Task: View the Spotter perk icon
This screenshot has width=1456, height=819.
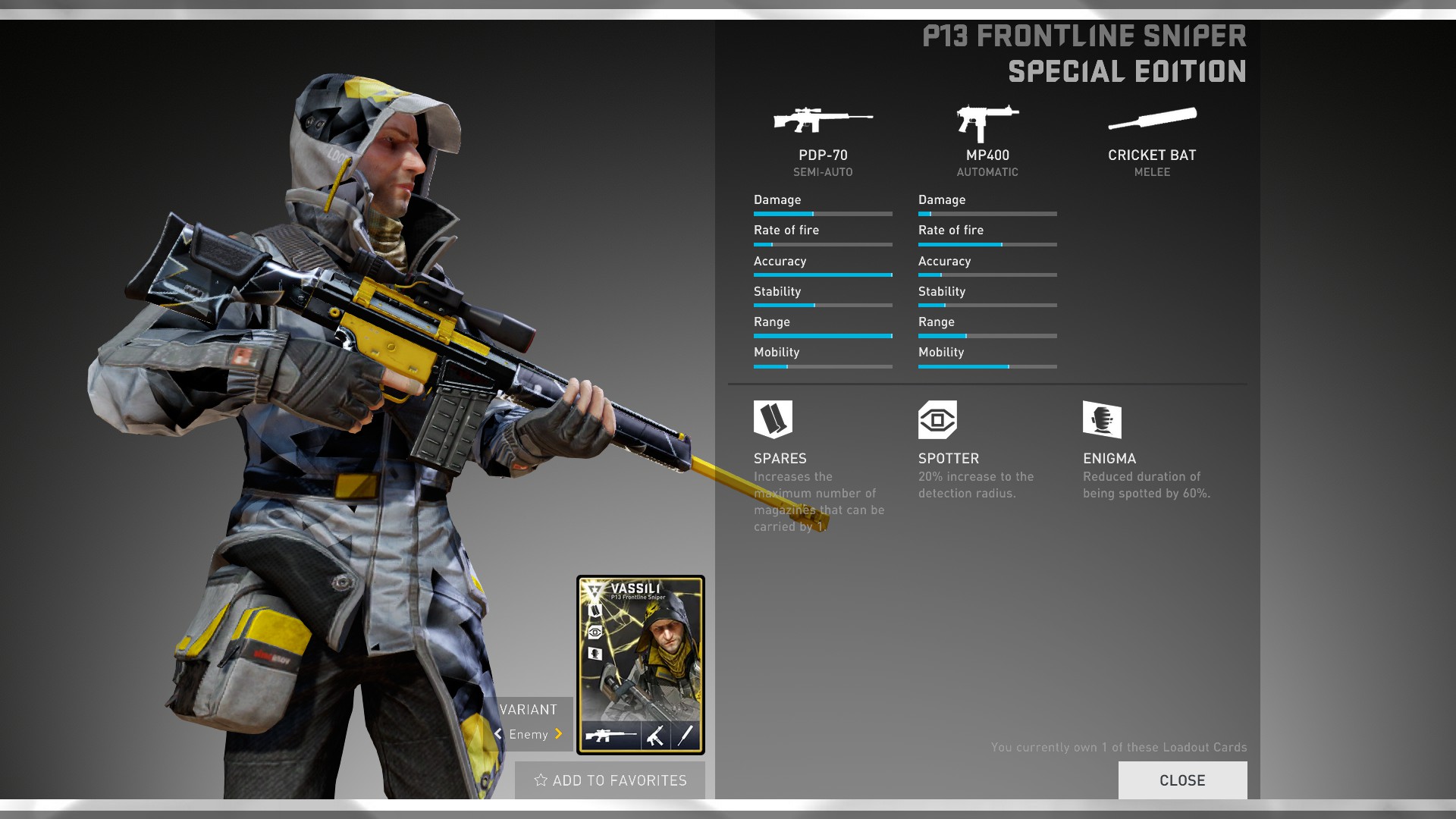Action: (x=937, y=419)
